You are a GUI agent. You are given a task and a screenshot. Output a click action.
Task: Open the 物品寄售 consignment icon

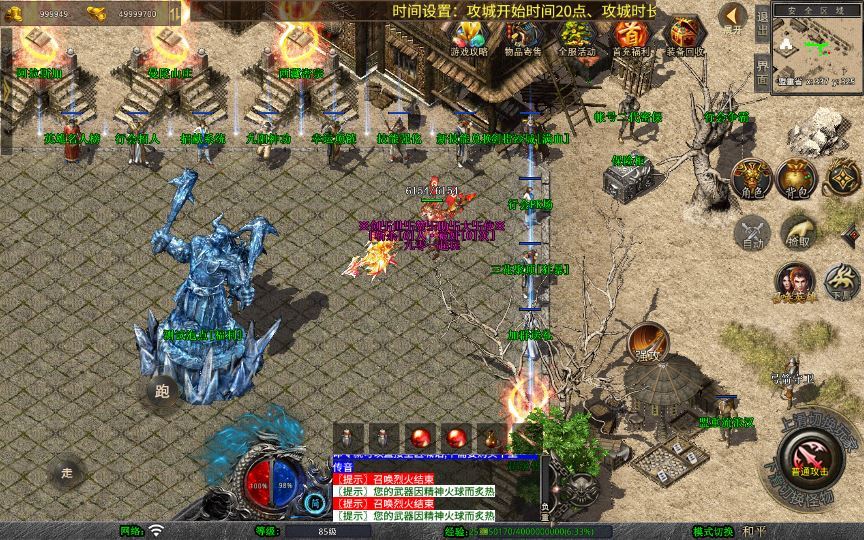click(523, 37)
